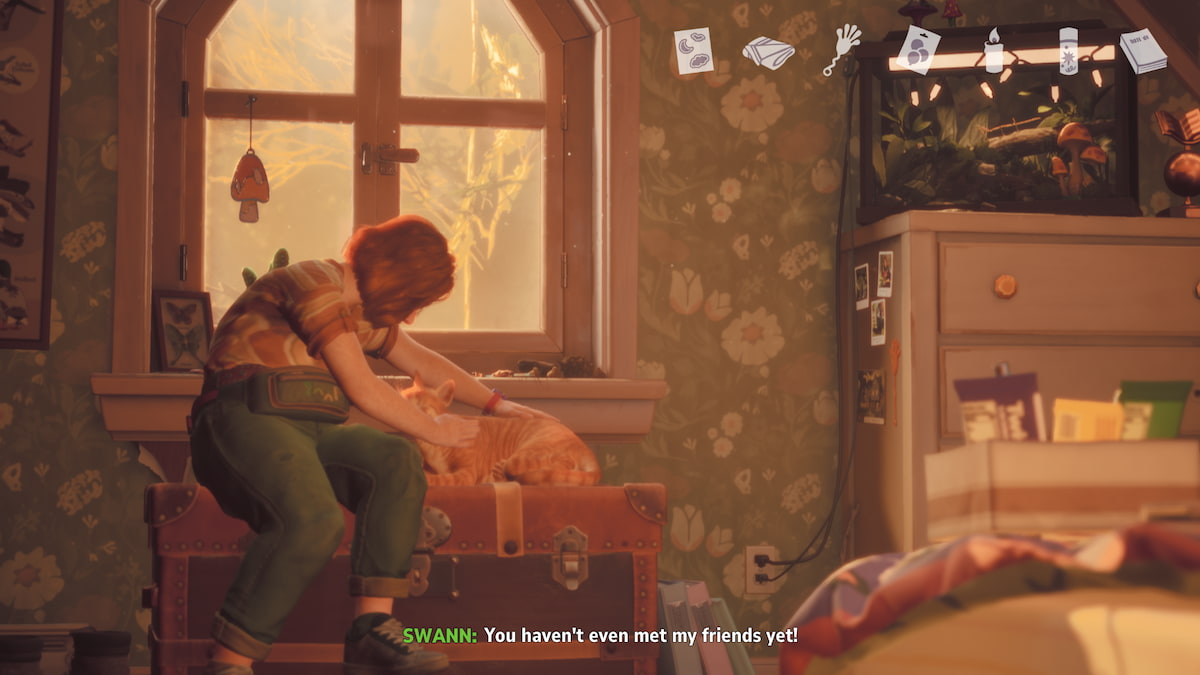Choose the starburst spray can icon

coord(1068,51)
